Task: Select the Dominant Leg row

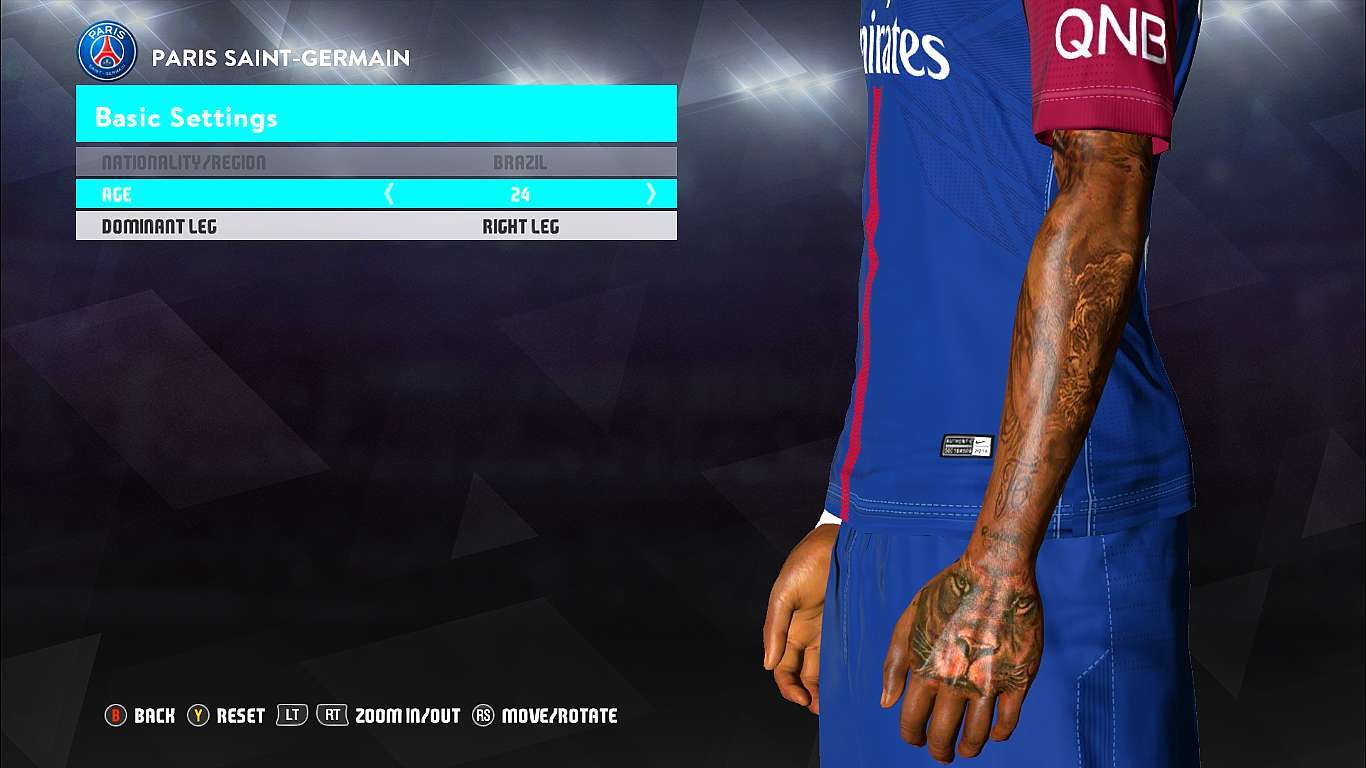Action: pos(376,226)
